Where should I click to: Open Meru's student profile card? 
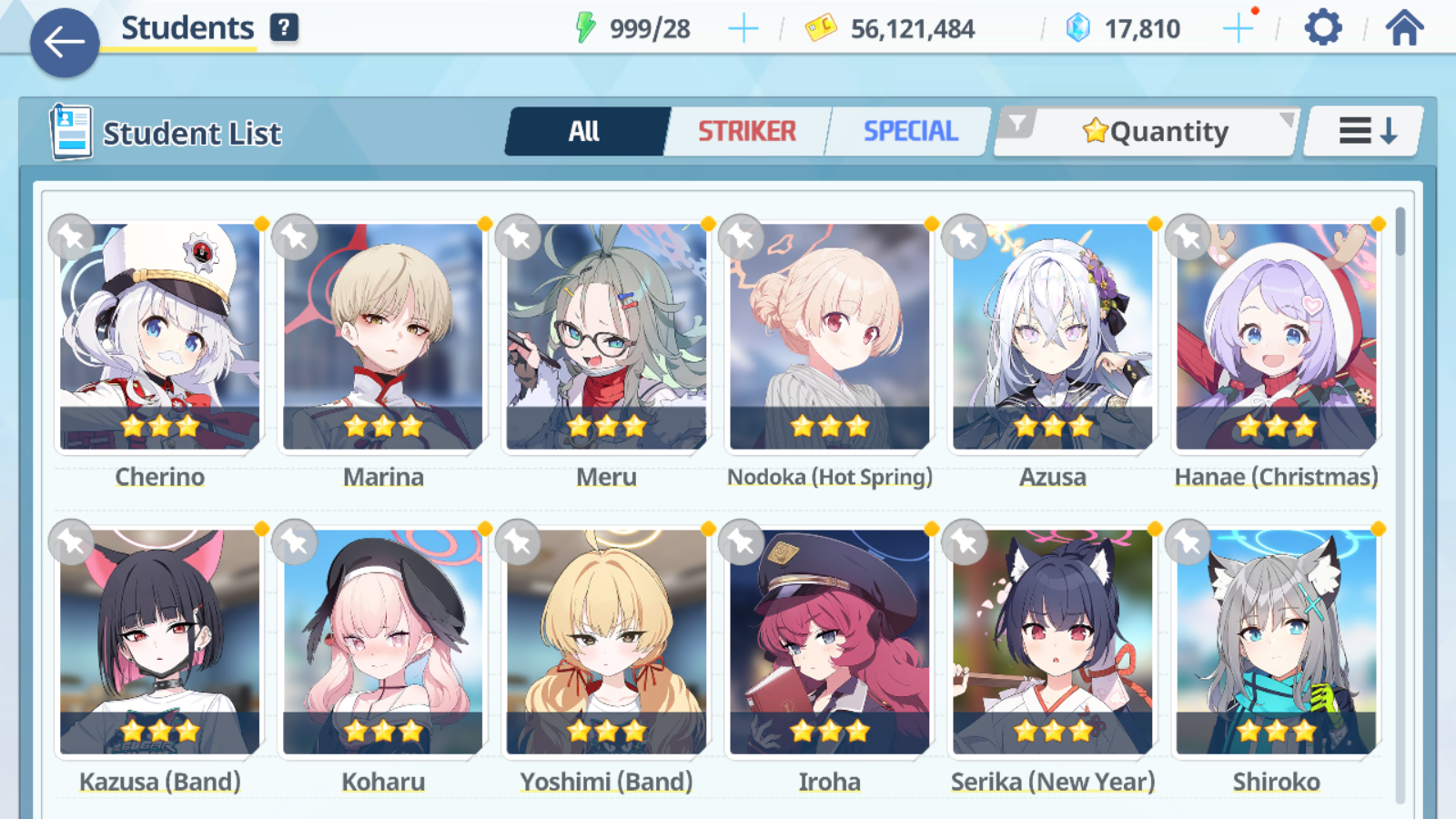(x=606, y=337)
